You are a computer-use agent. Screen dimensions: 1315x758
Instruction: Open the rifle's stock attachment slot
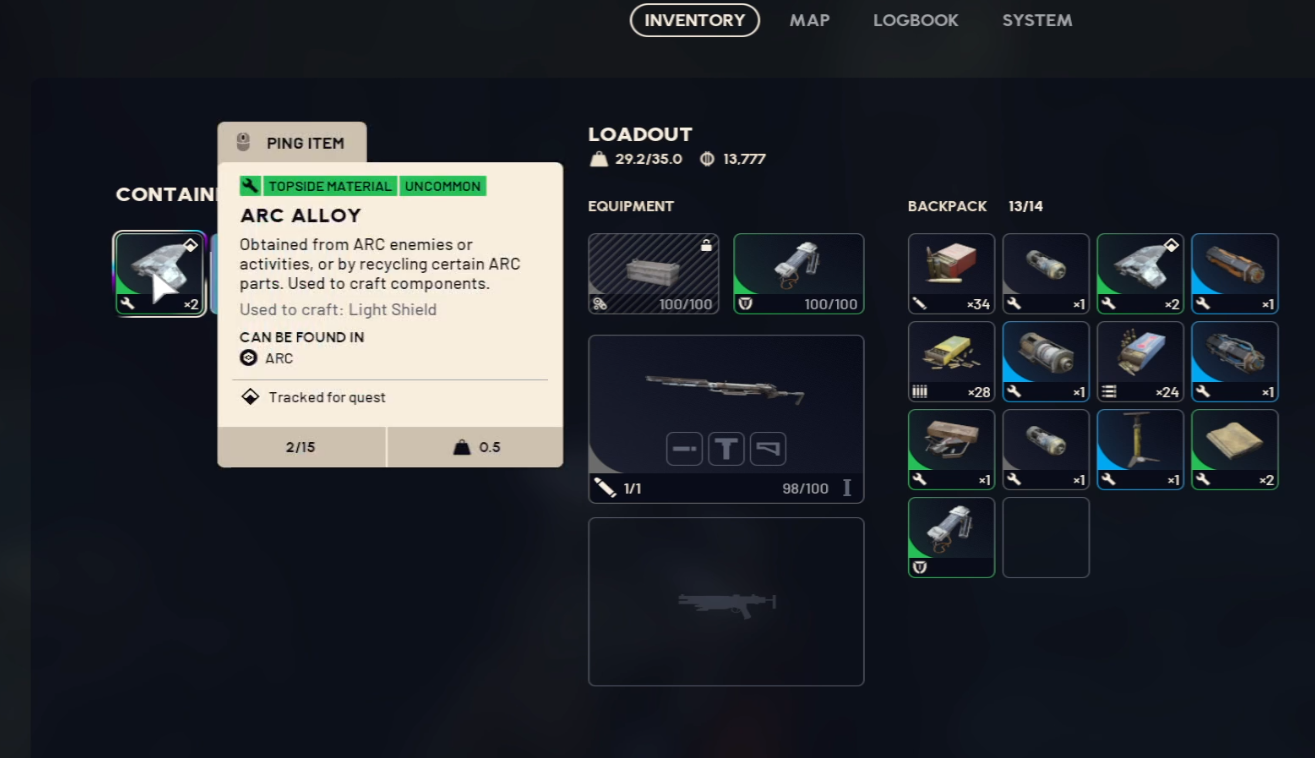point(768,449)
